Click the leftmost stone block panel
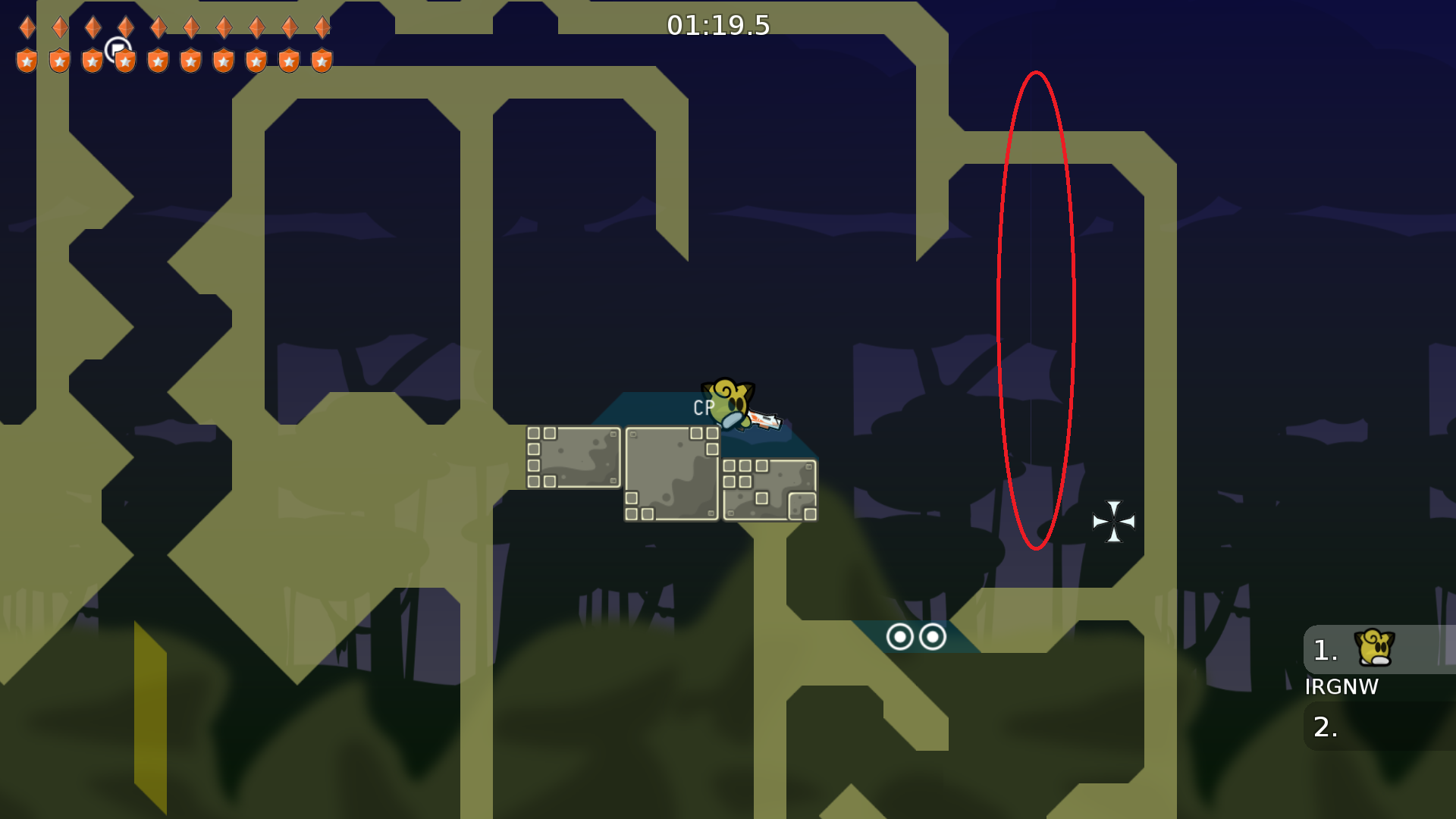The image size is (1456, 819). pyautogui.click(x=574, y=455)
